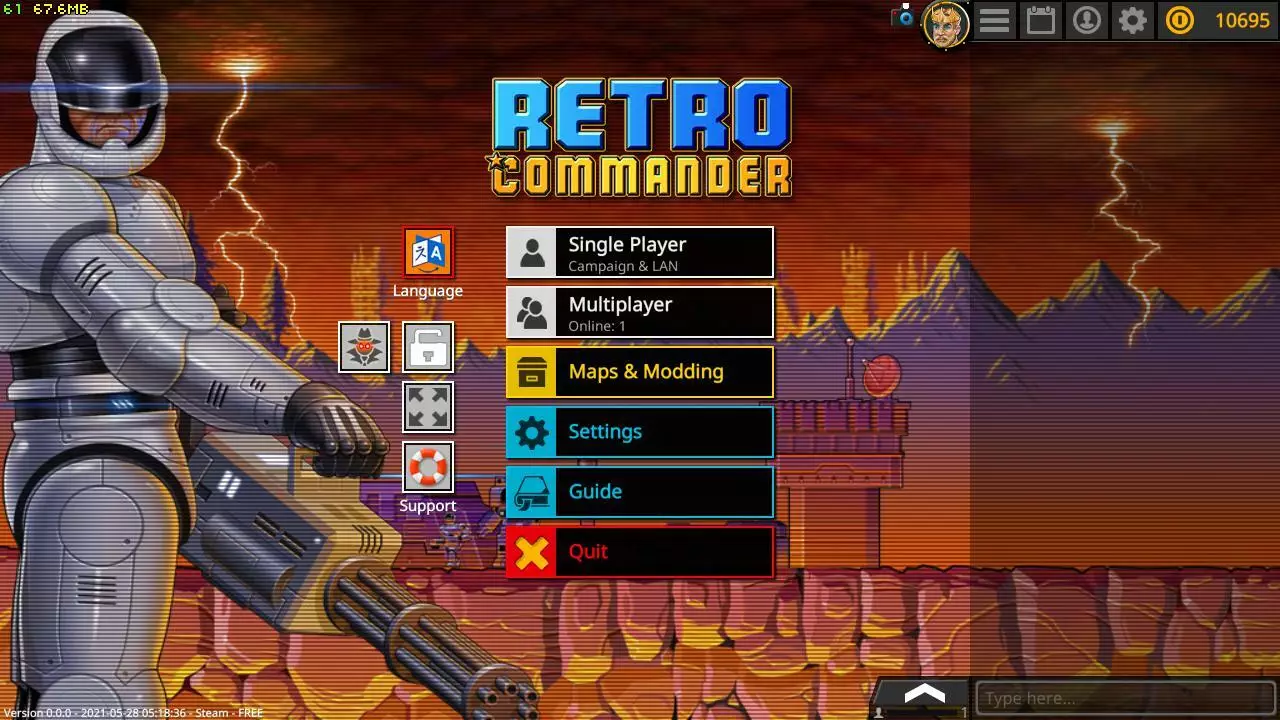Open Multiplayer online mode
The width and height of the screenshot is (1280, 720).
[640, 311]
